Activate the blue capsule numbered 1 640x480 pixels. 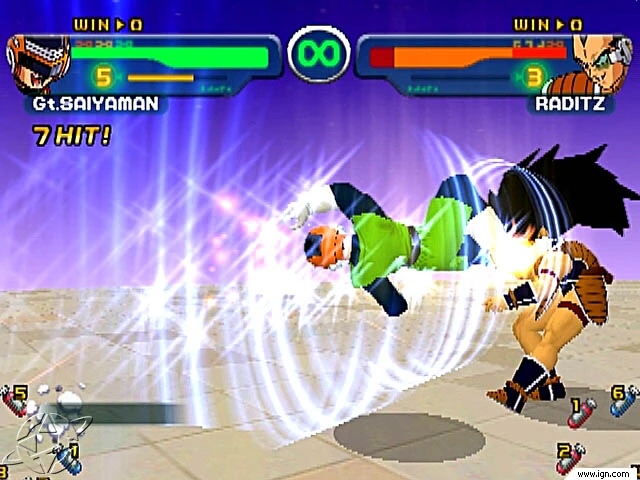tap(70, 458)
